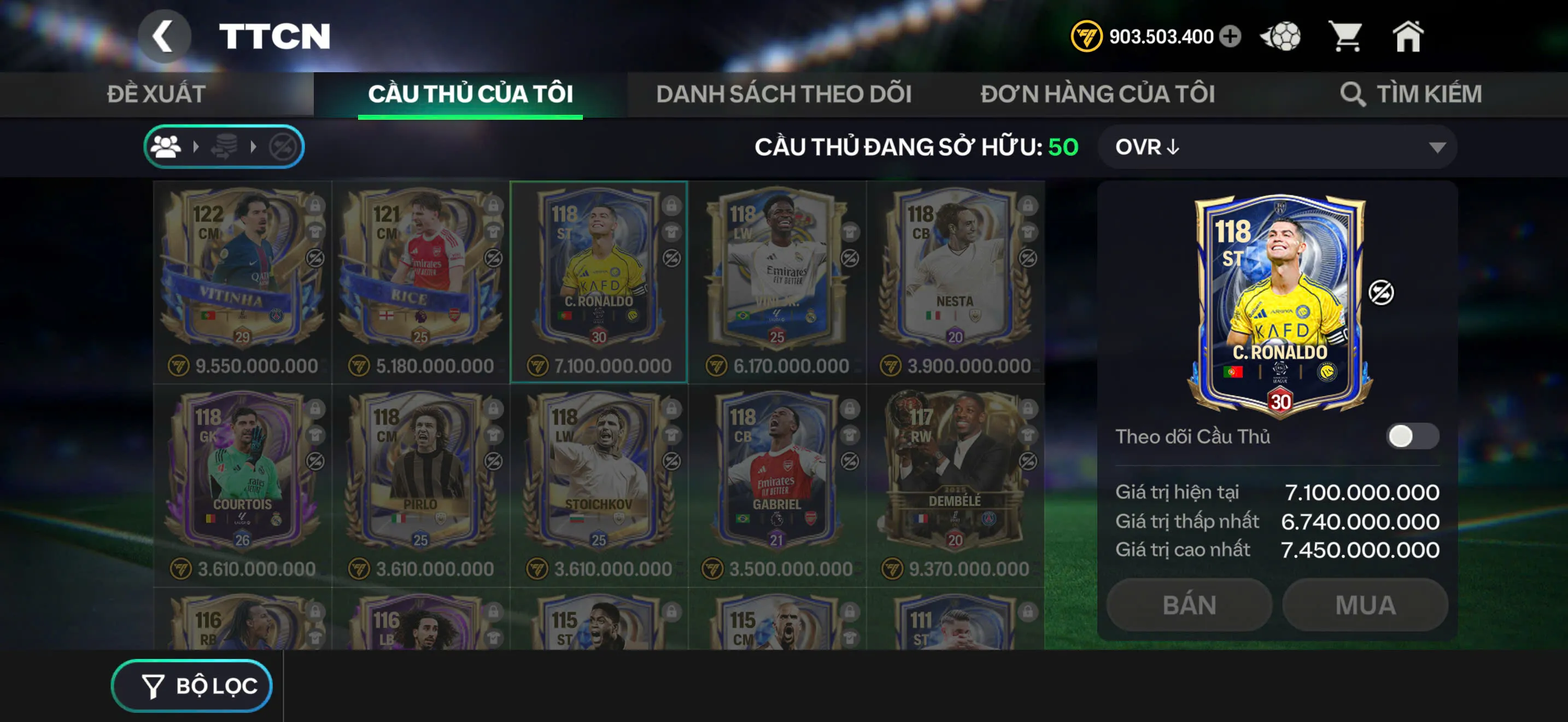Click the arrow between filter icons
The image size is (1568, 722).
click(x=197, y=146)
